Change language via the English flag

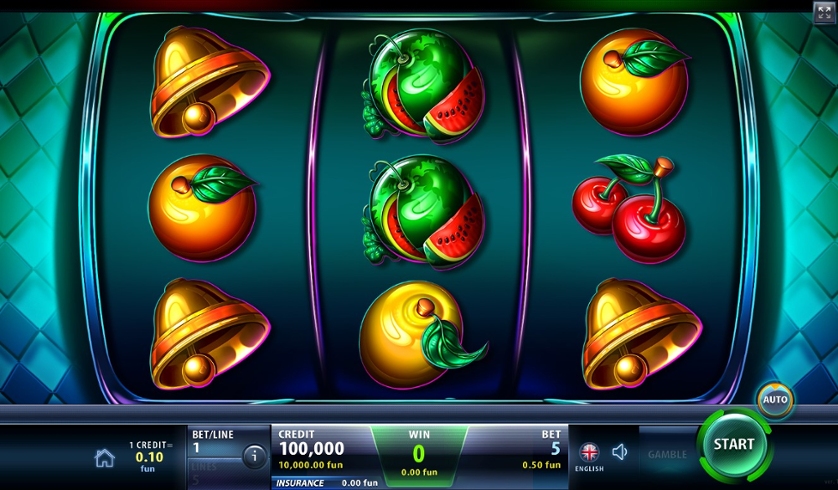click(588, 452)
